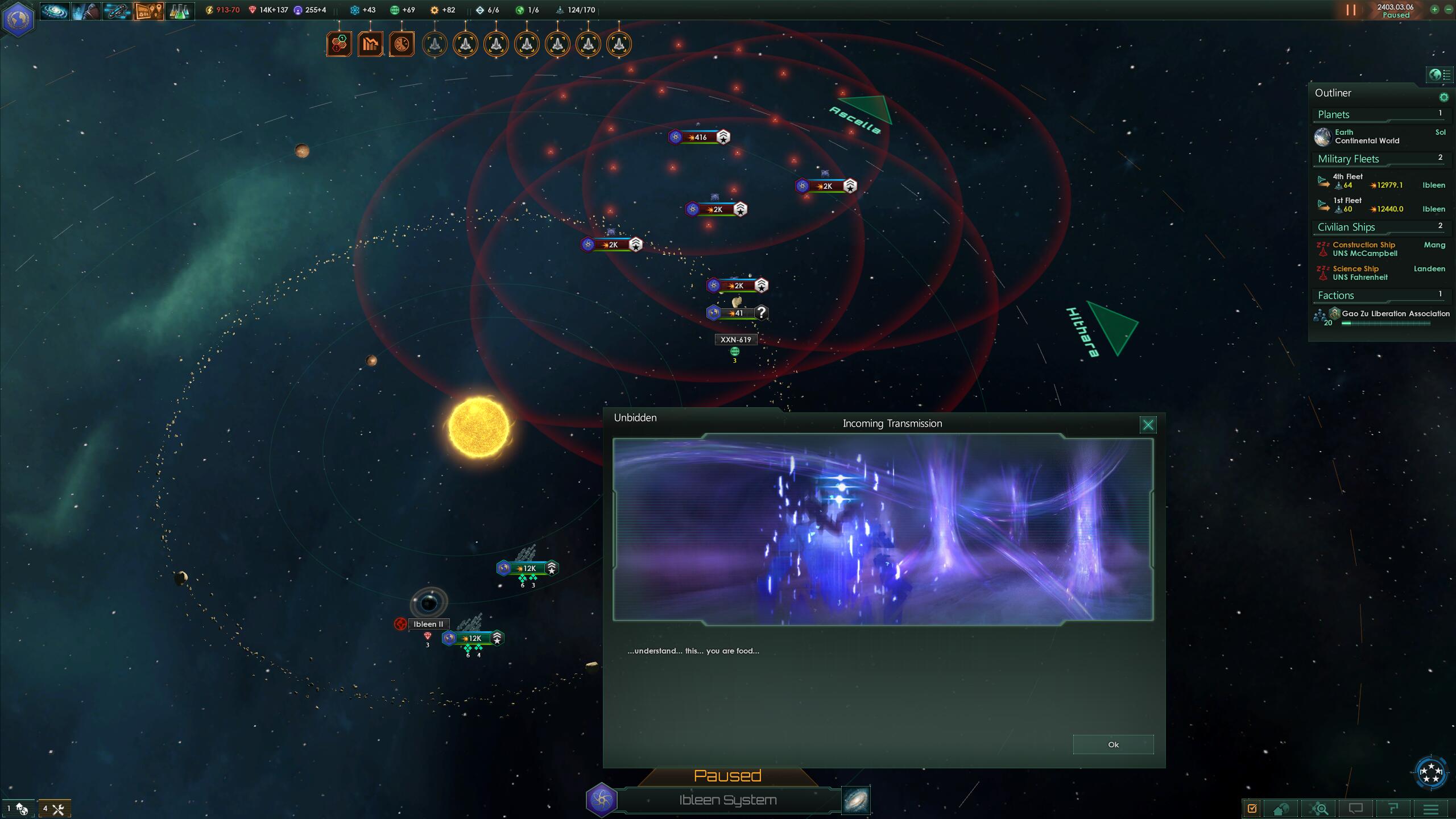This screenshot has width=1456, height=819.
Task: Select the Unbidden tab on the transmission window
Action: coord(635,417)
